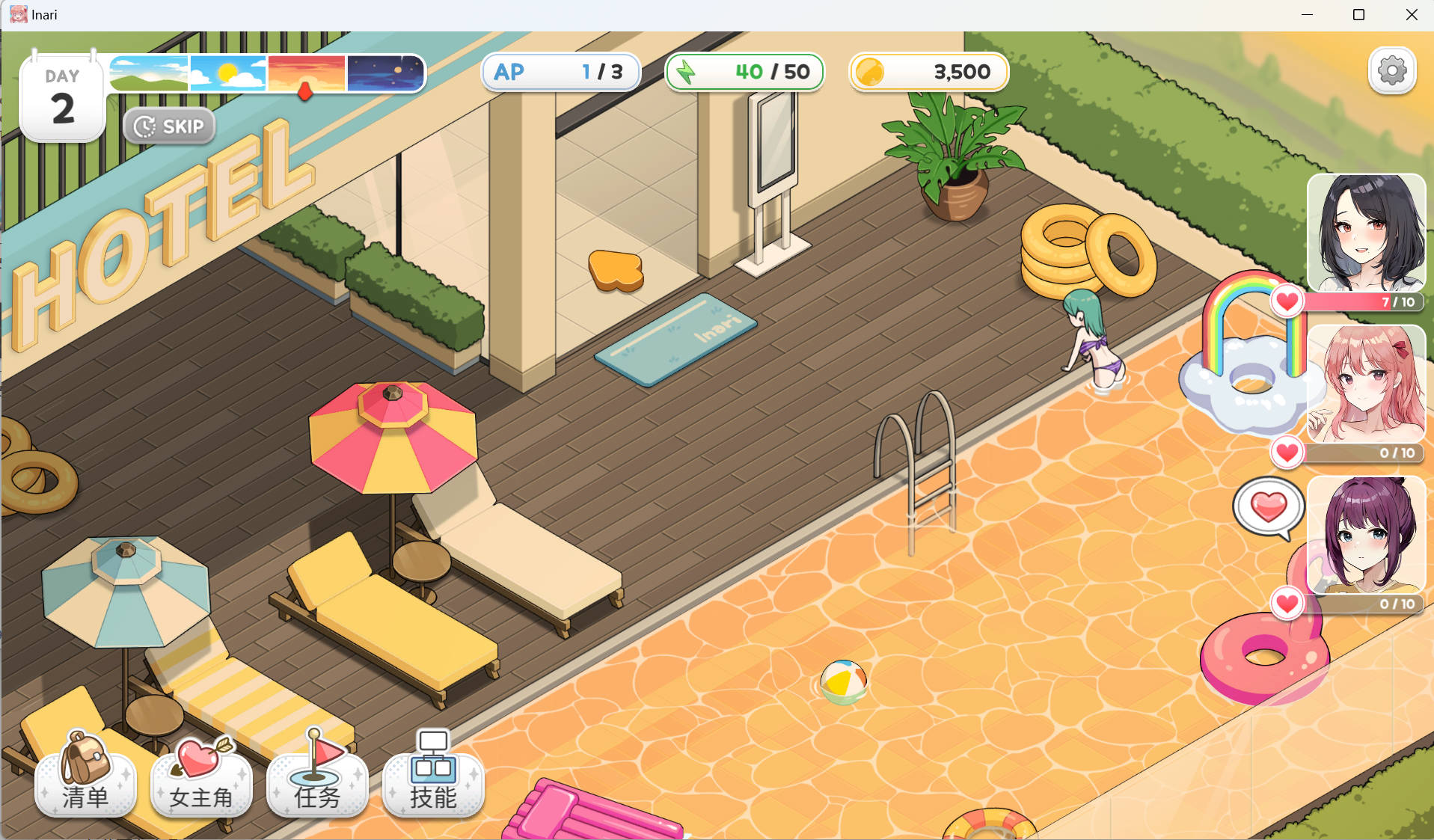
Task: Click the heart speech bubble
Action: [x=1269, y=508]
